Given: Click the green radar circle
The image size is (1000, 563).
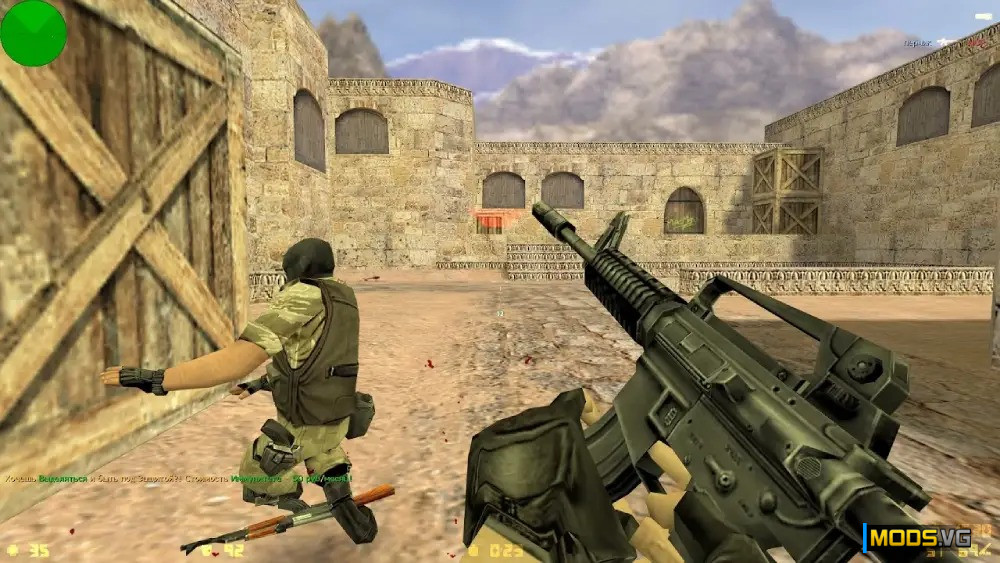Looking at the screenshot, I should pyautogui.click(x=33, y=33).
